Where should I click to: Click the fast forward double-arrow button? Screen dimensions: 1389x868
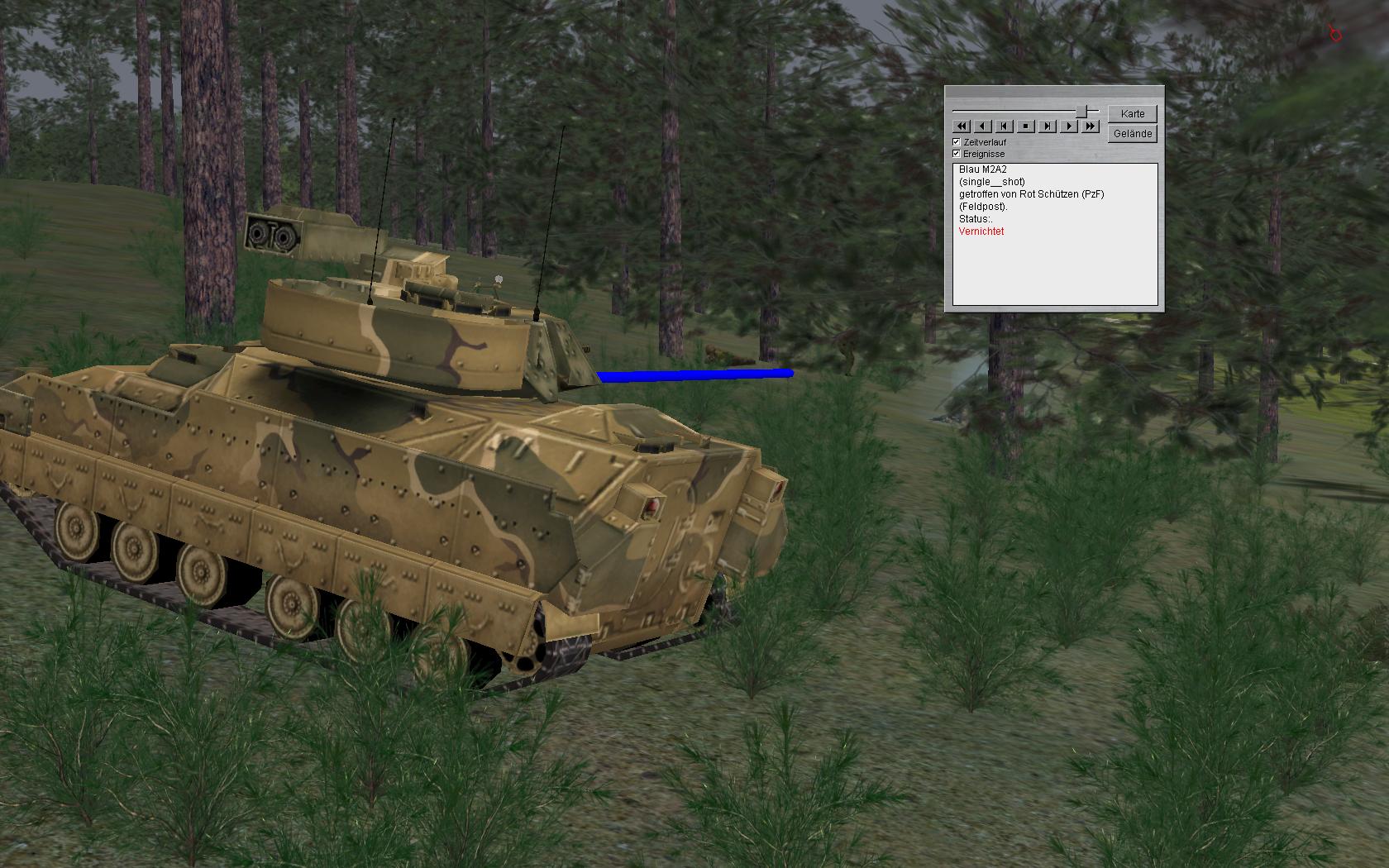(1091, 126)
